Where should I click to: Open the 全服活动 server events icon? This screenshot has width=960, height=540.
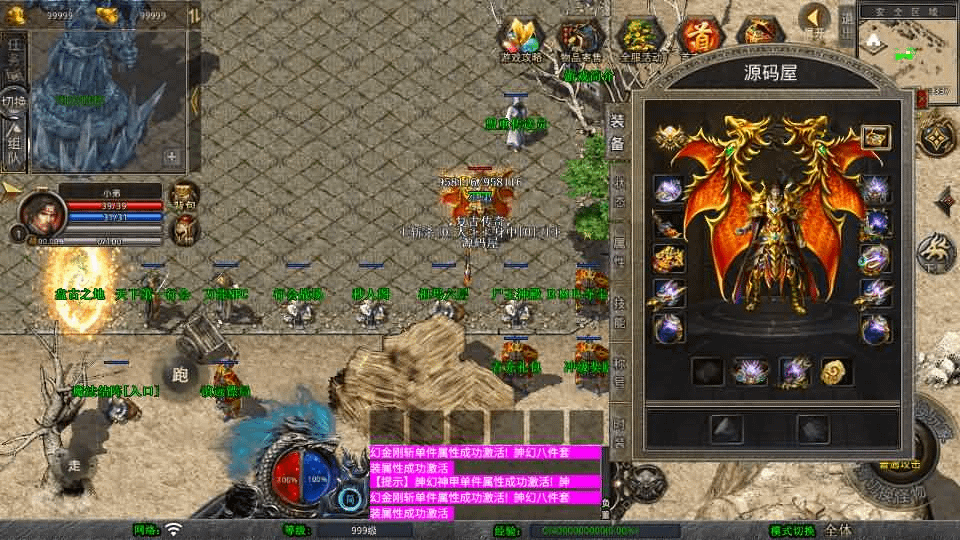click(642, 40)
